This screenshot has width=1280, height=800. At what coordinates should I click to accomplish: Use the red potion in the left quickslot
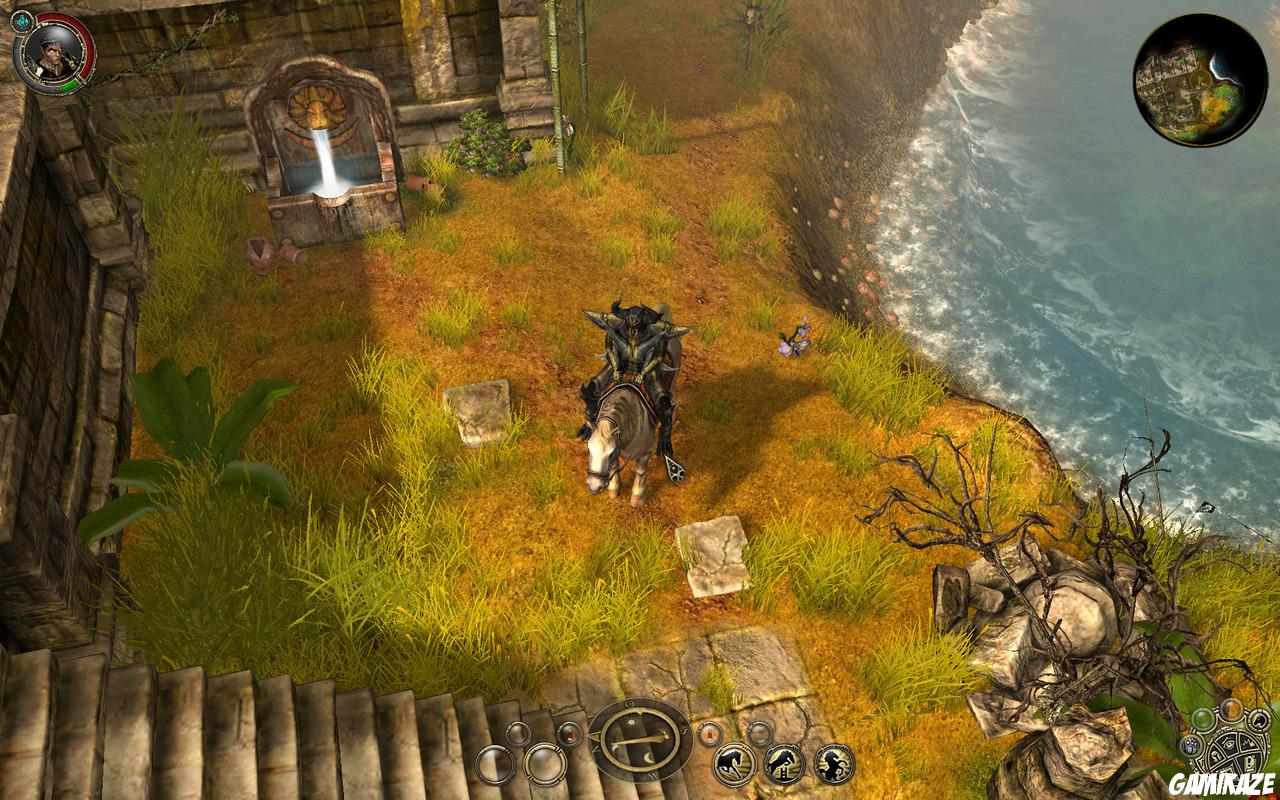point(568,734)
